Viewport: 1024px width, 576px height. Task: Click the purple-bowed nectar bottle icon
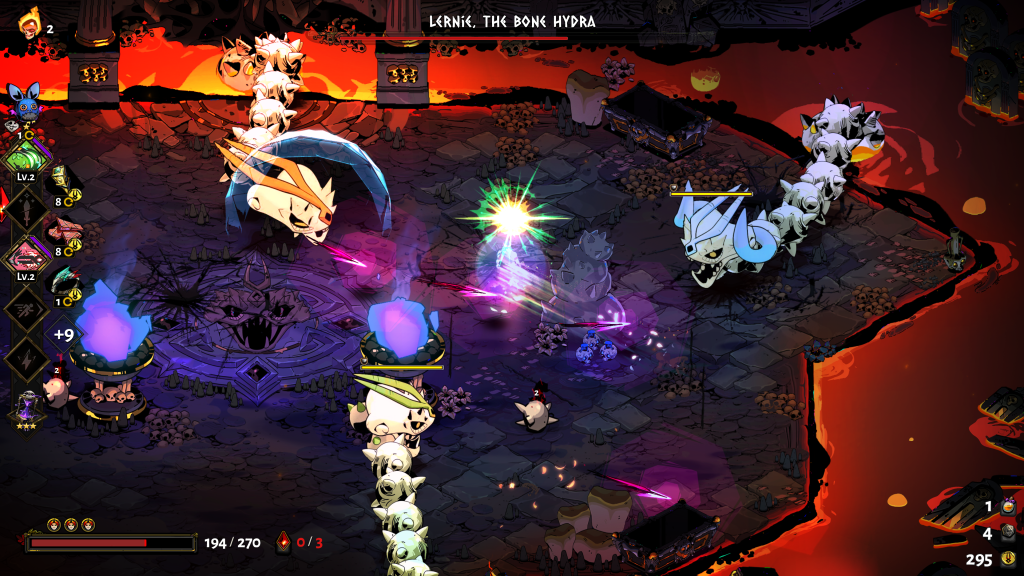point(1008,507)
